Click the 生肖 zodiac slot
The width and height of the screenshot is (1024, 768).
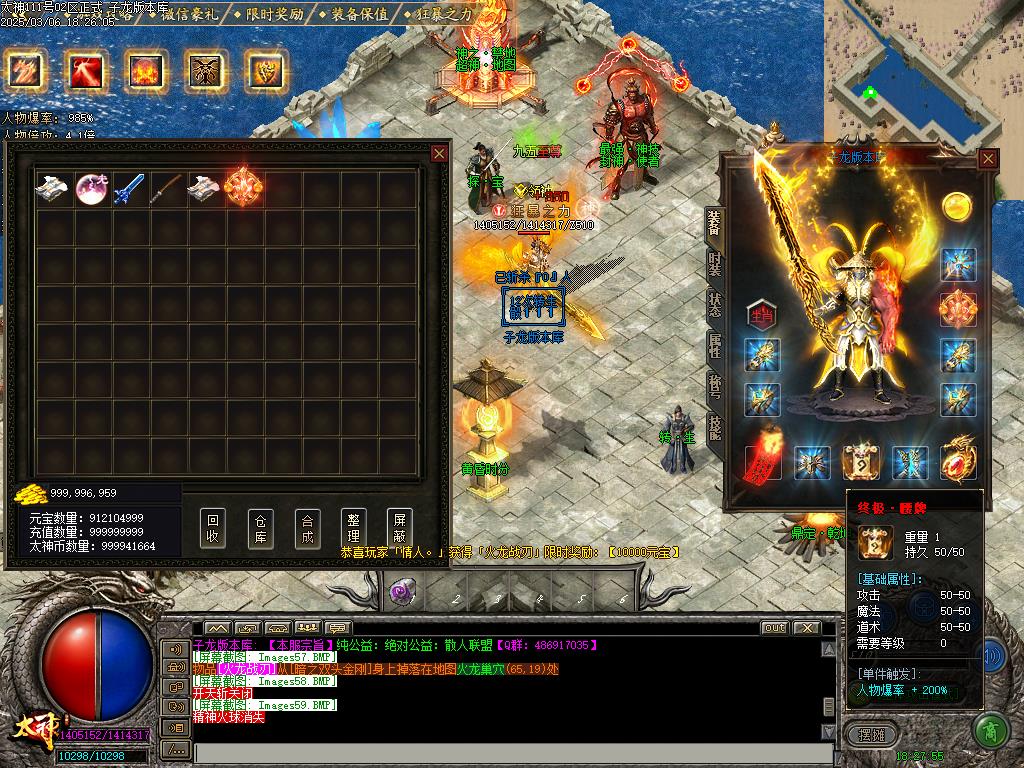(762, 312)
